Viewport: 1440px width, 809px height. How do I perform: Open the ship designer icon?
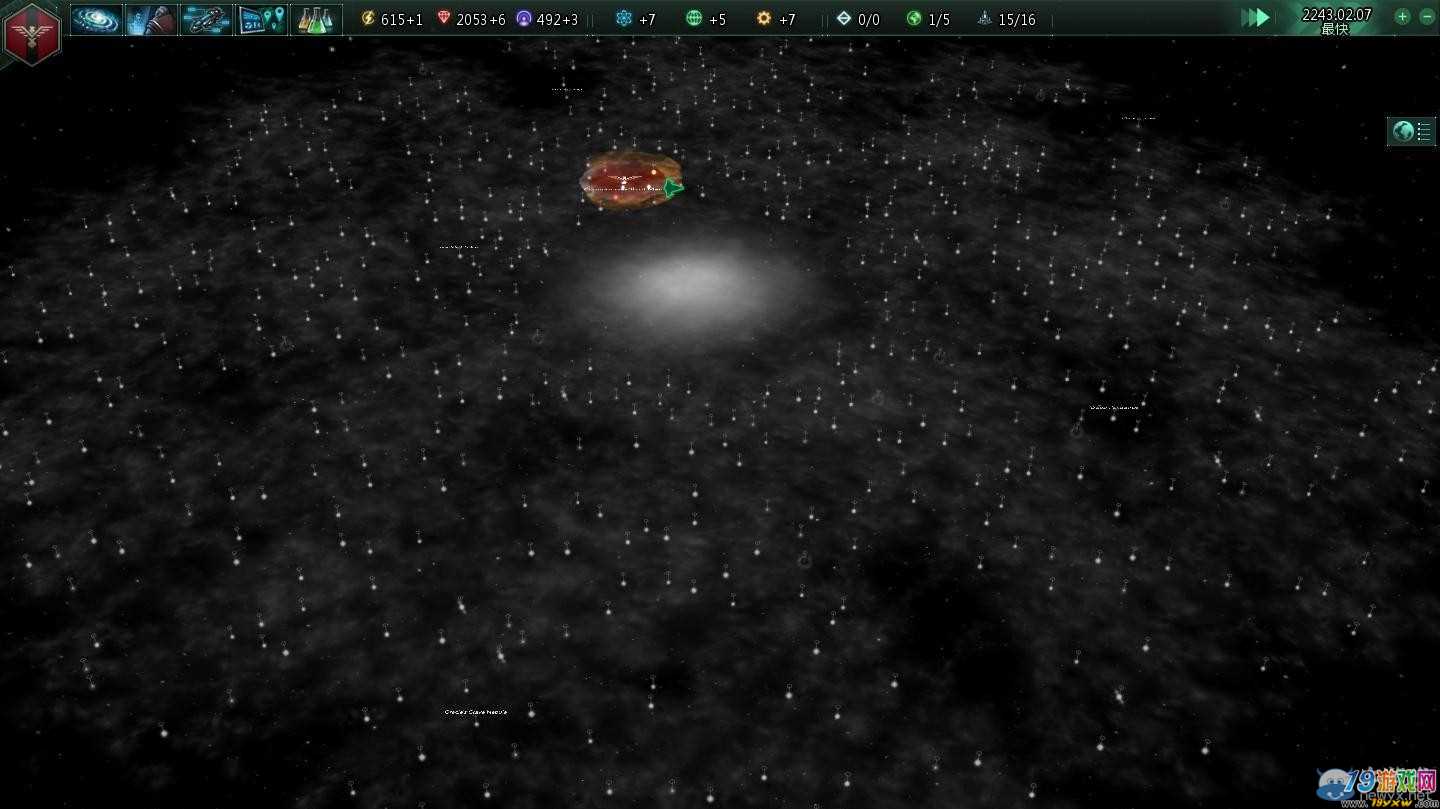click(x=206, y=19)
